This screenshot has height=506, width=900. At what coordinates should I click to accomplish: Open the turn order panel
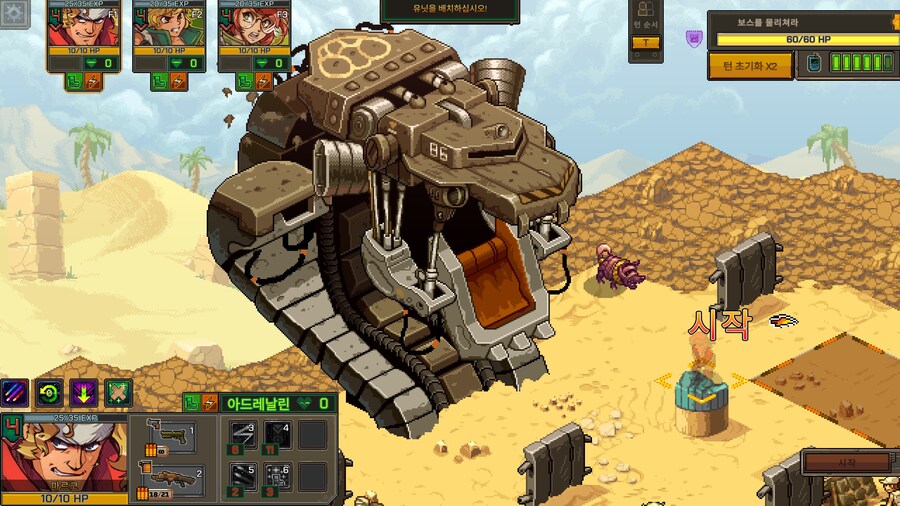tap(645, 29)
